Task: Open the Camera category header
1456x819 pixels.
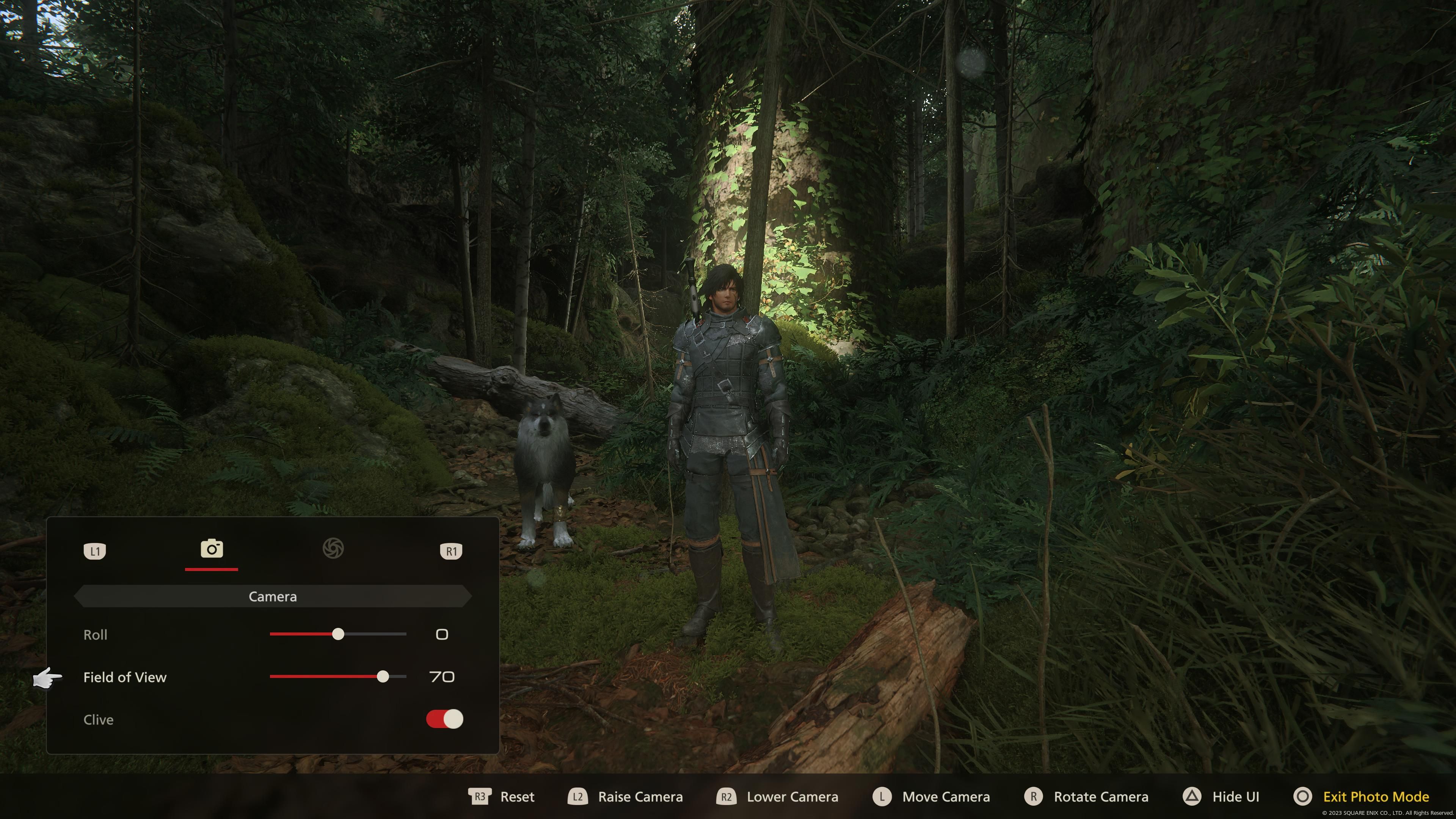Action: [x=273, y=596]
